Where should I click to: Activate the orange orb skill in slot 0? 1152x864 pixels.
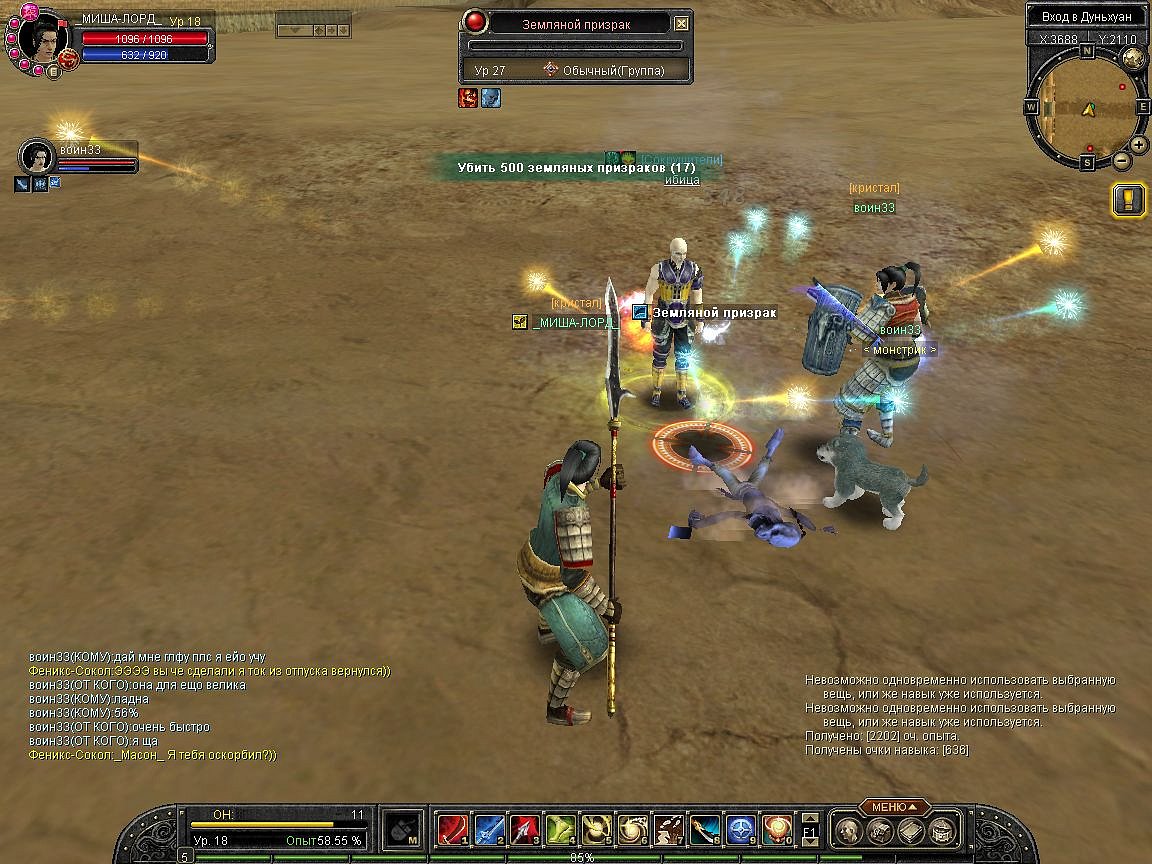tap(777, 829)
